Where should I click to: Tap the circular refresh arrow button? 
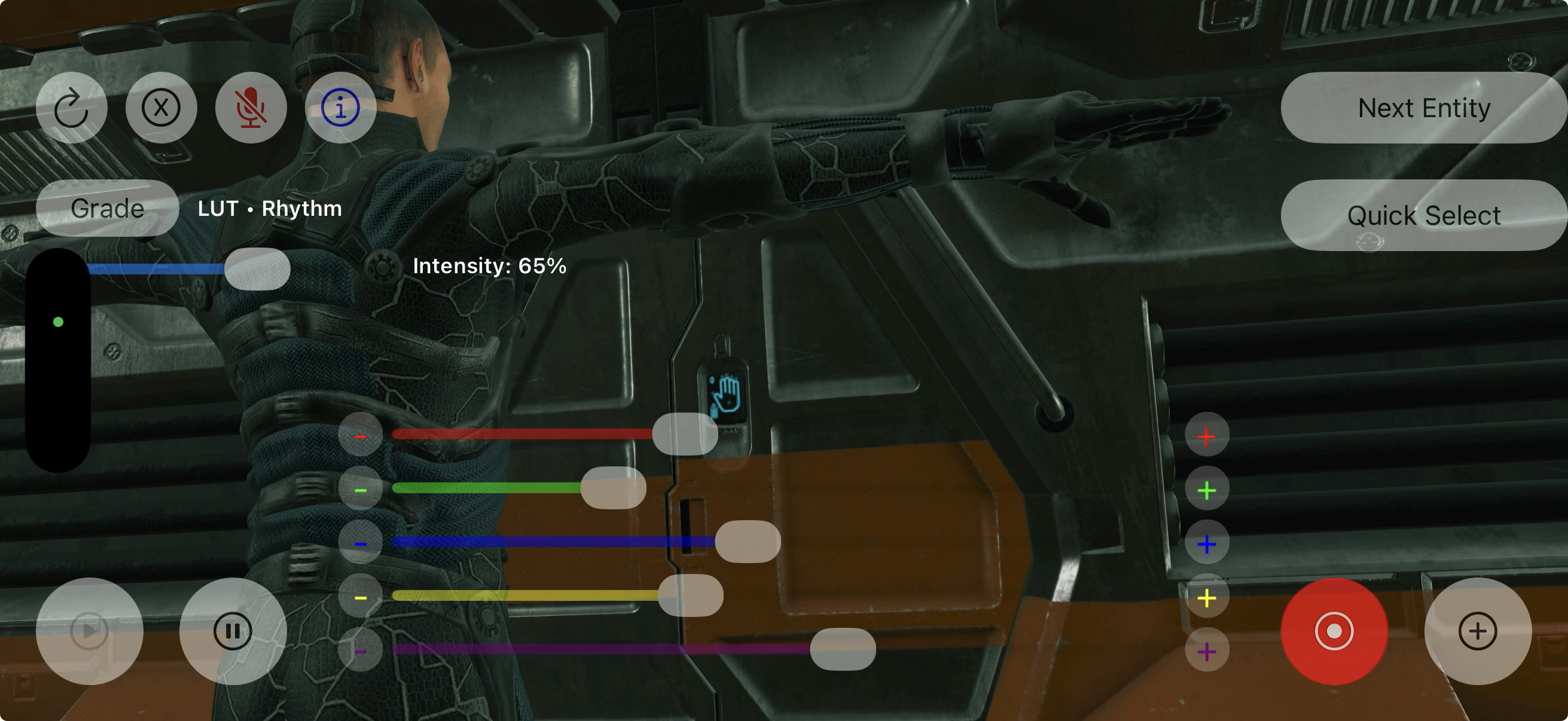click(71, 108)
